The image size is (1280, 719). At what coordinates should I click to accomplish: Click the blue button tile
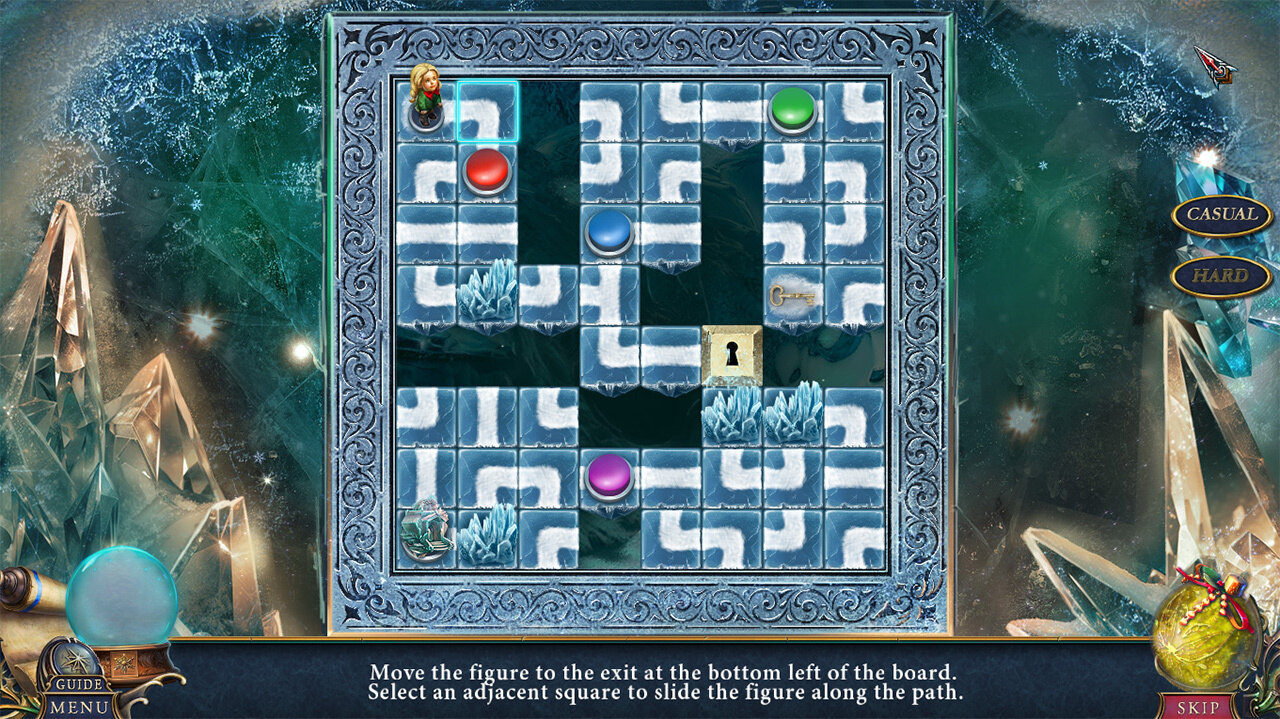coord(609,232)
